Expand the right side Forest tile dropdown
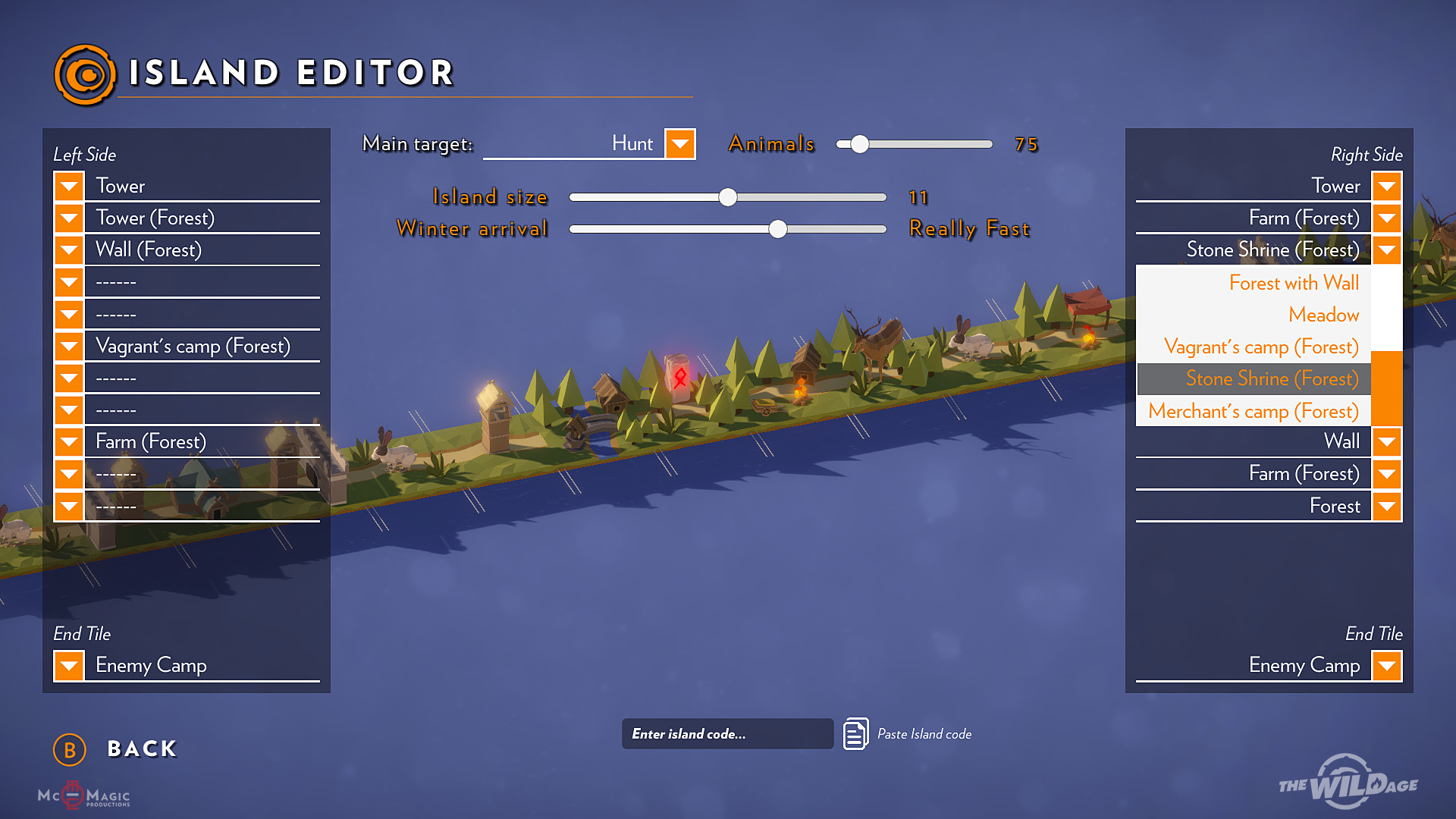The height and width of the screenshot is (819, 1456). [x=1386, y=506]
